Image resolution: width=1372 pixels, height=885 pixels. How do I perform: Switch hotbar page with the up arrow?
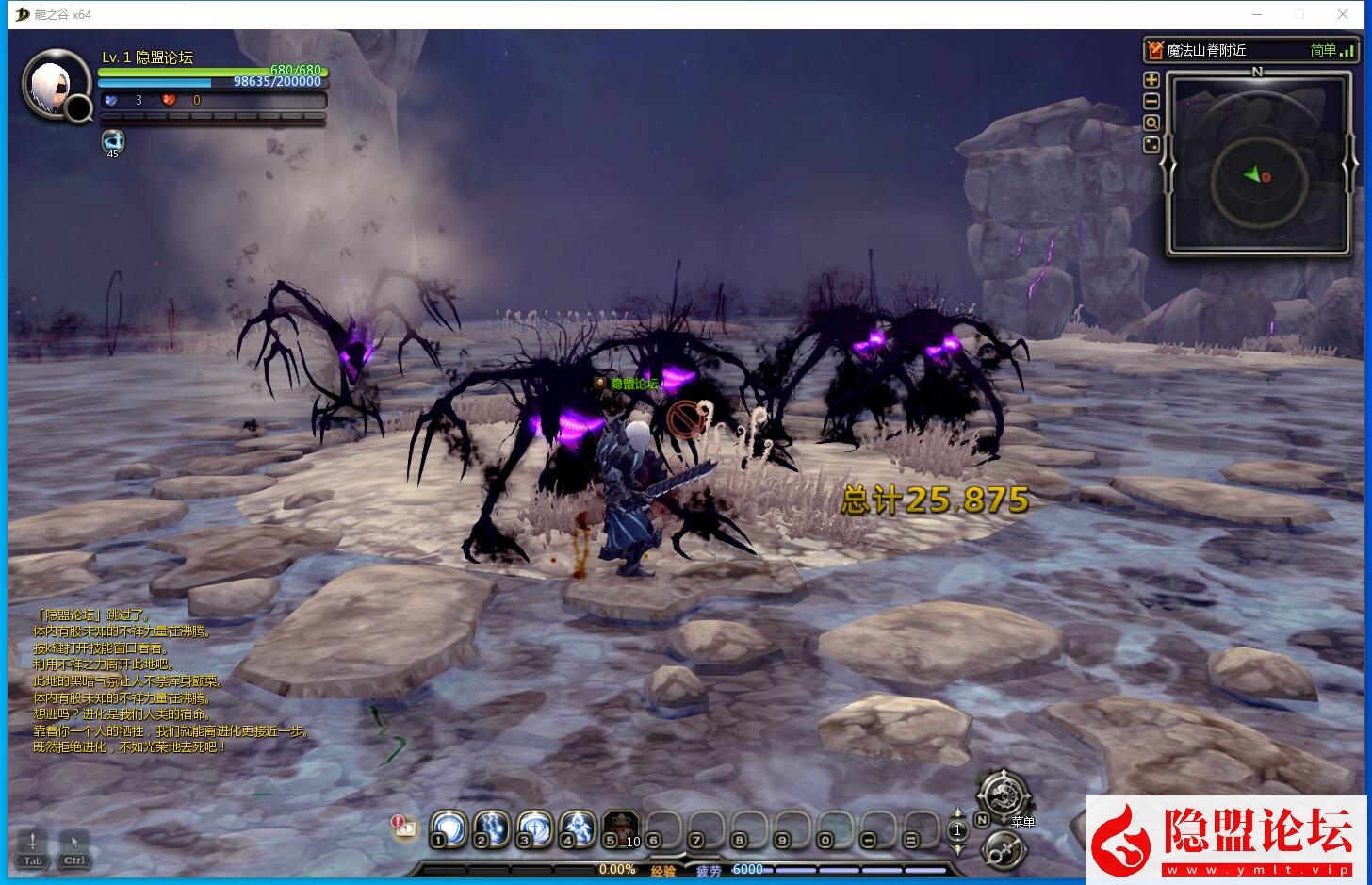957,813
